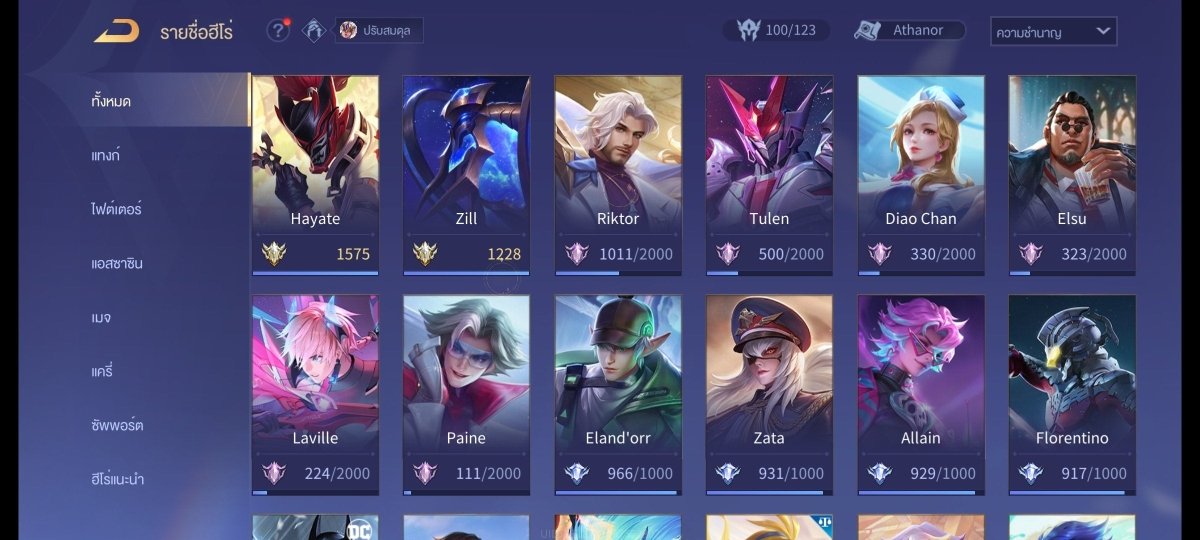
Task: Choose the เมจ category tab
Action: click(100, 317)
